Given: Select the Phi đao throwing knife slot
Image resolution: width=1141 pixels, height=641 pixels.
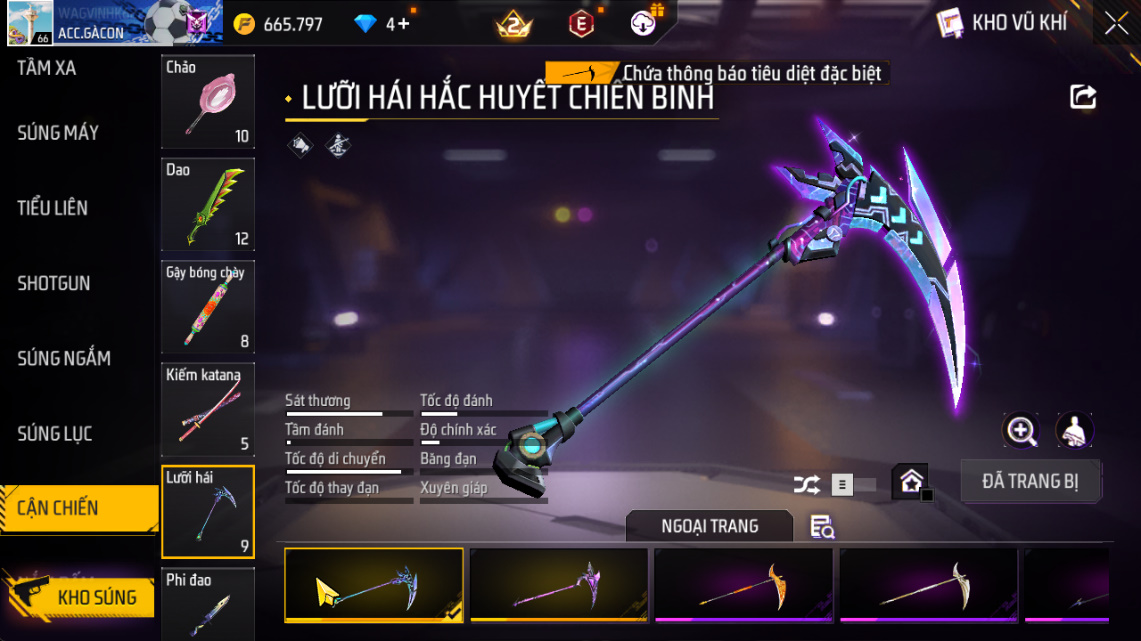Looking at the screenshot, I should 208,604.
